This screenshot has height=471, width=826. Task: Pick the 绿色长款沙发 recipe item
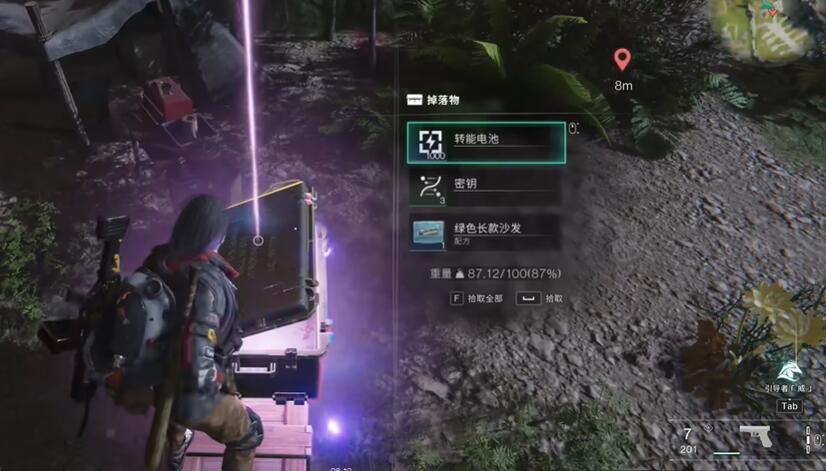(x=486, y=233)
